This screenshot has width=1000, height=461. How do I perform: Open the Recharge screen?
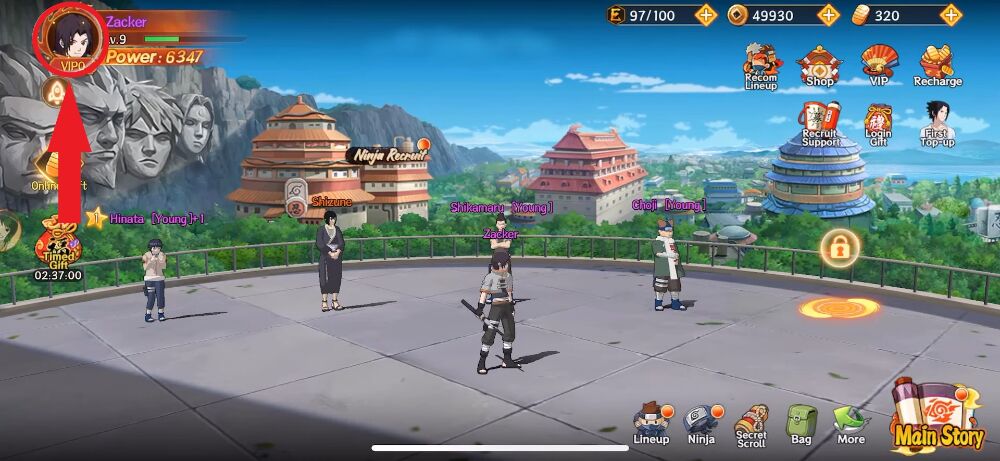tap(937, 65)
